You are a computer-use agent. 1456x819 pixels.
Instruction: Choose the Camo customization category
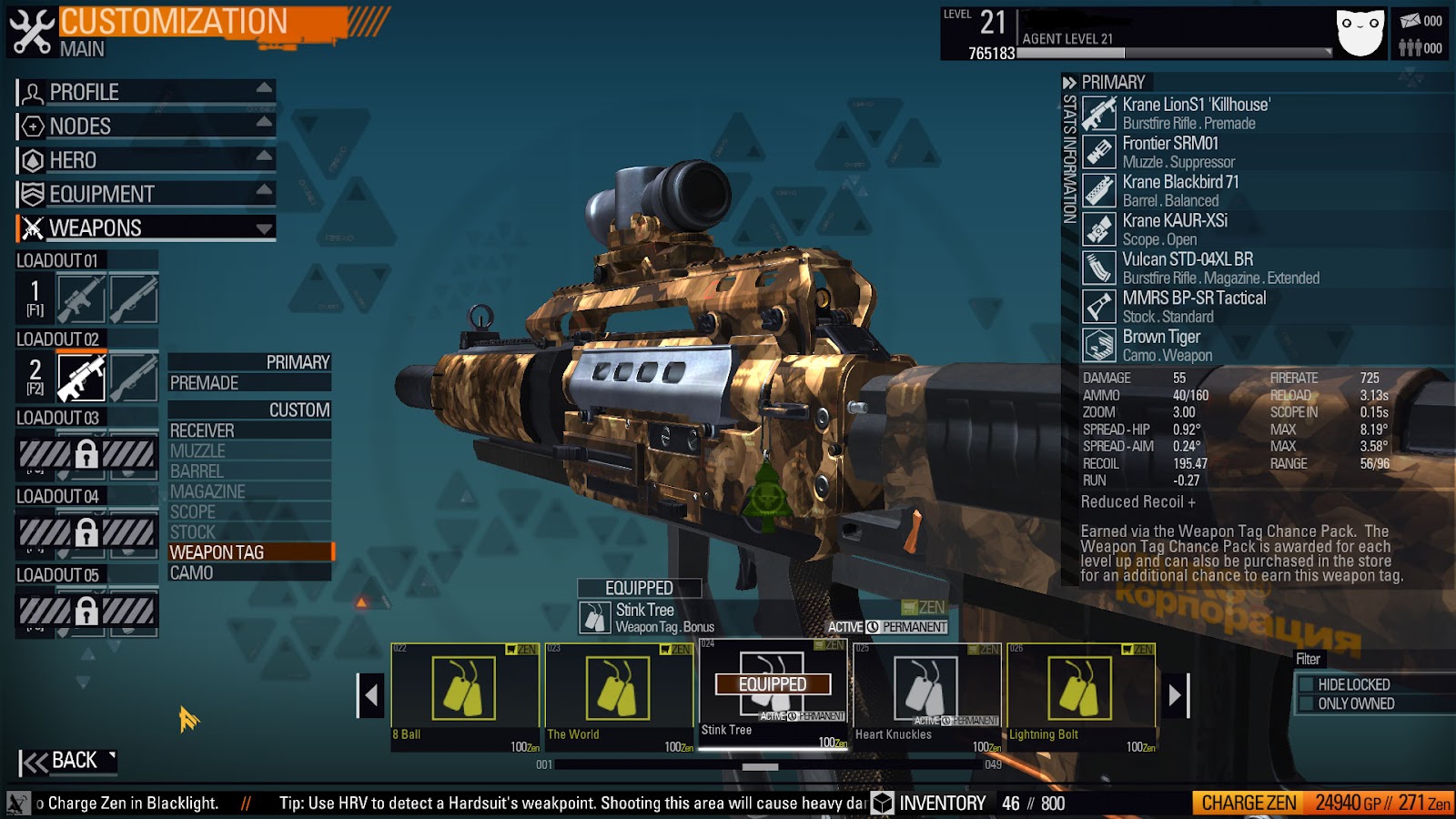[248, 573]
